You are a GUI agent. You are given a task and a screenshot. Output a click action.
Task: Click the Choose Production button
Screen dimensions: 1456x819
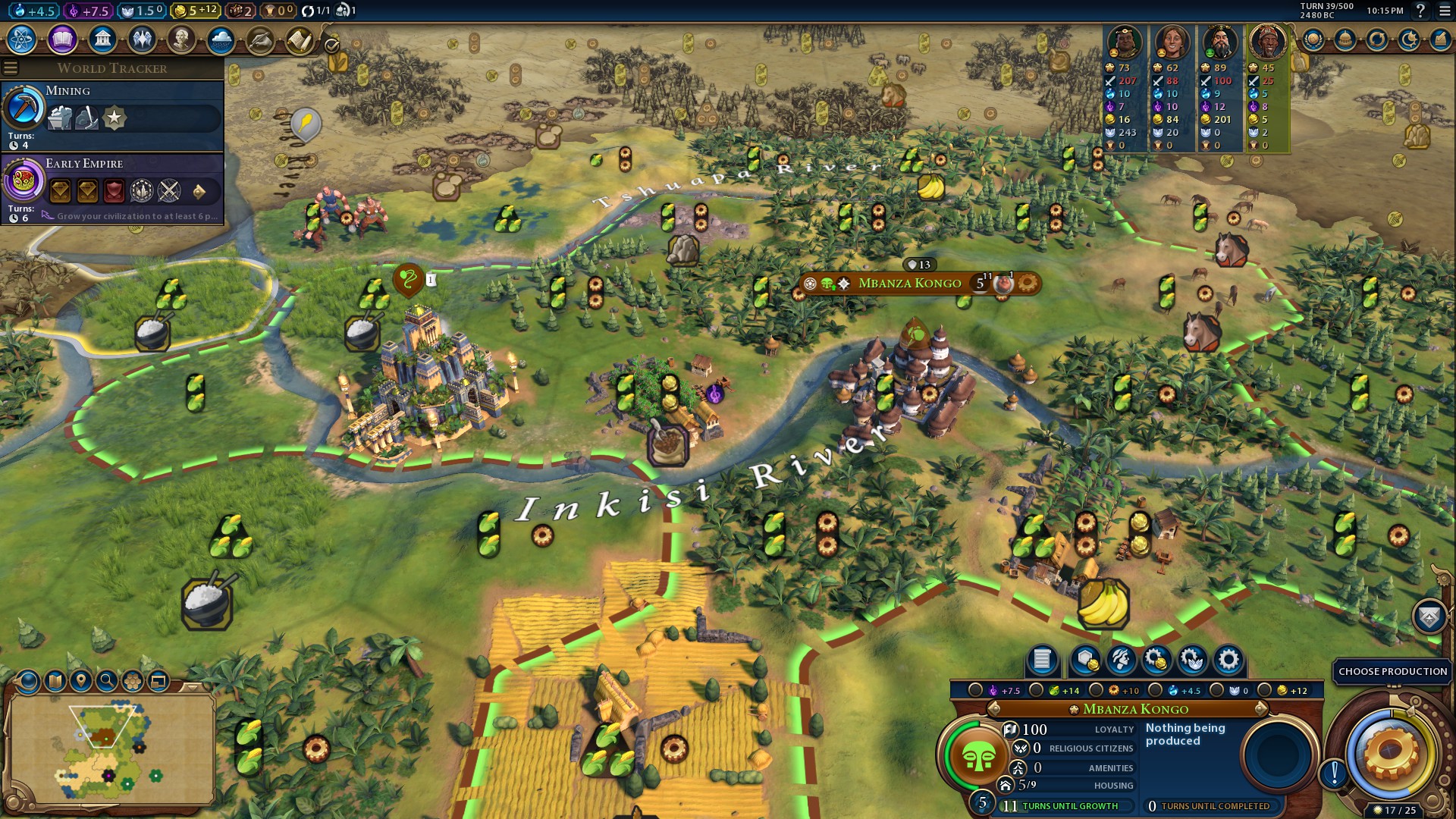(x=1392, y=671)
